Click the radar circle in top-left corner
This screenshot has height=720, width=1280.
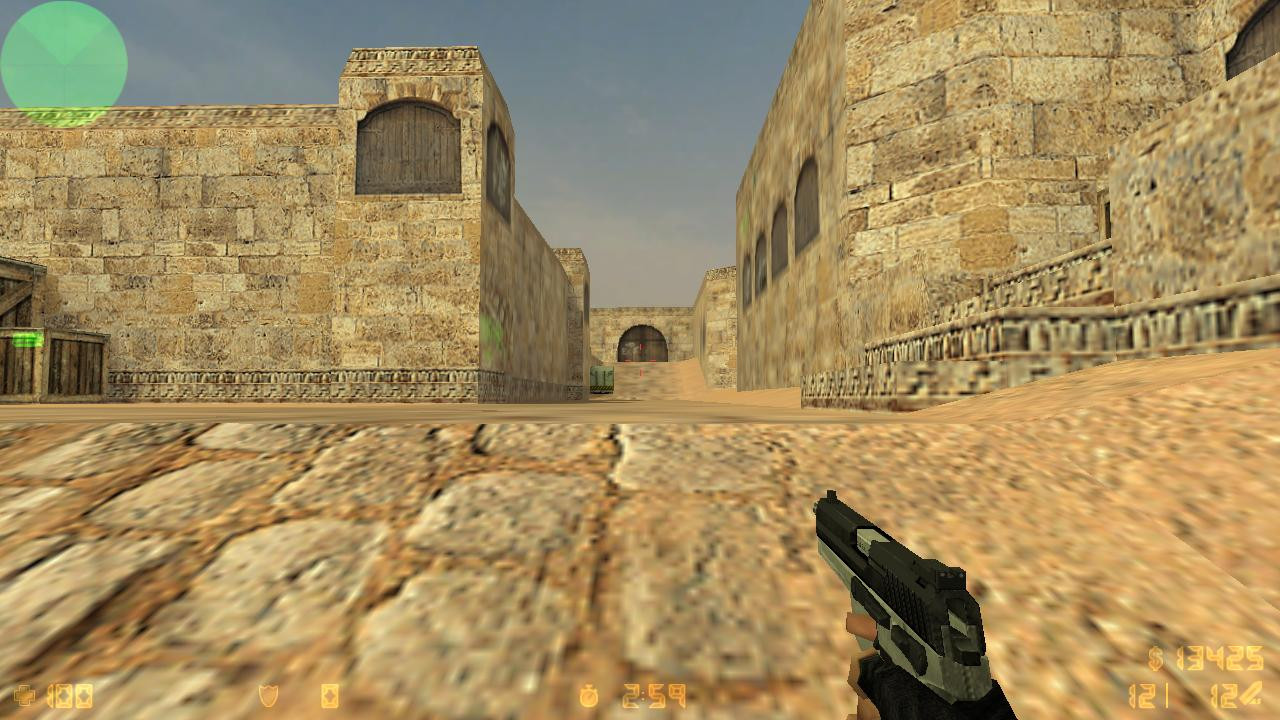coord(63,63)
